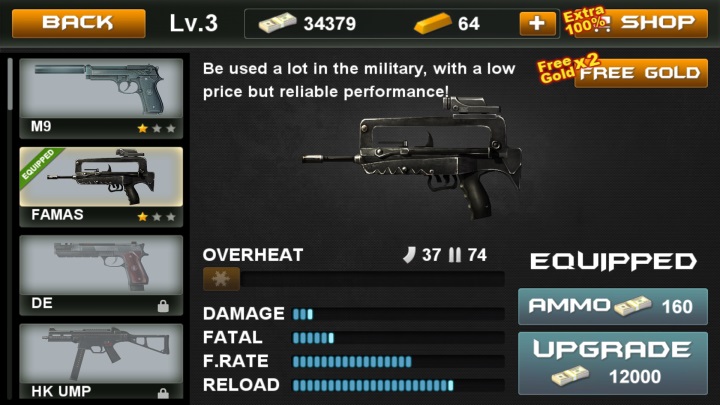Pick the HK UMP submachine gun

[x=101, y=360]
